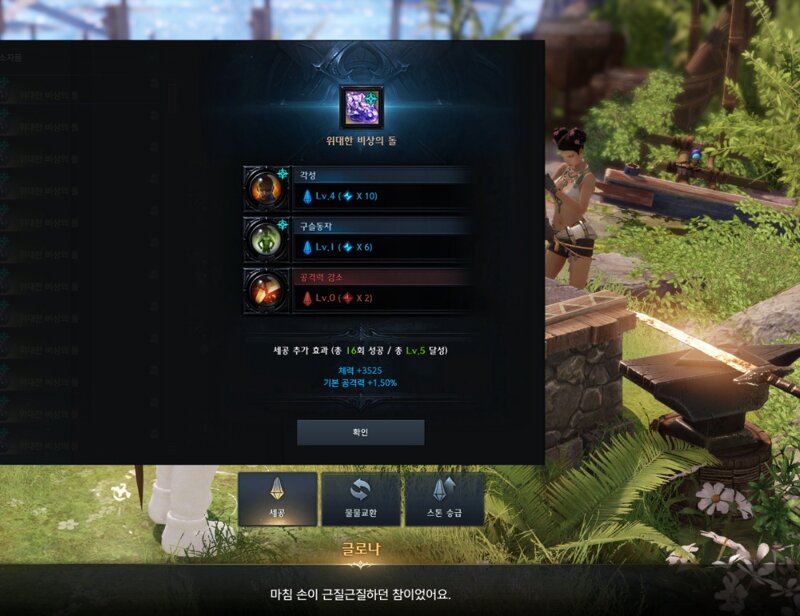This screenshot has height=616, width=800.
Task: Select the 구슬동자 engraving icon
Action: (x=265, y=239)
